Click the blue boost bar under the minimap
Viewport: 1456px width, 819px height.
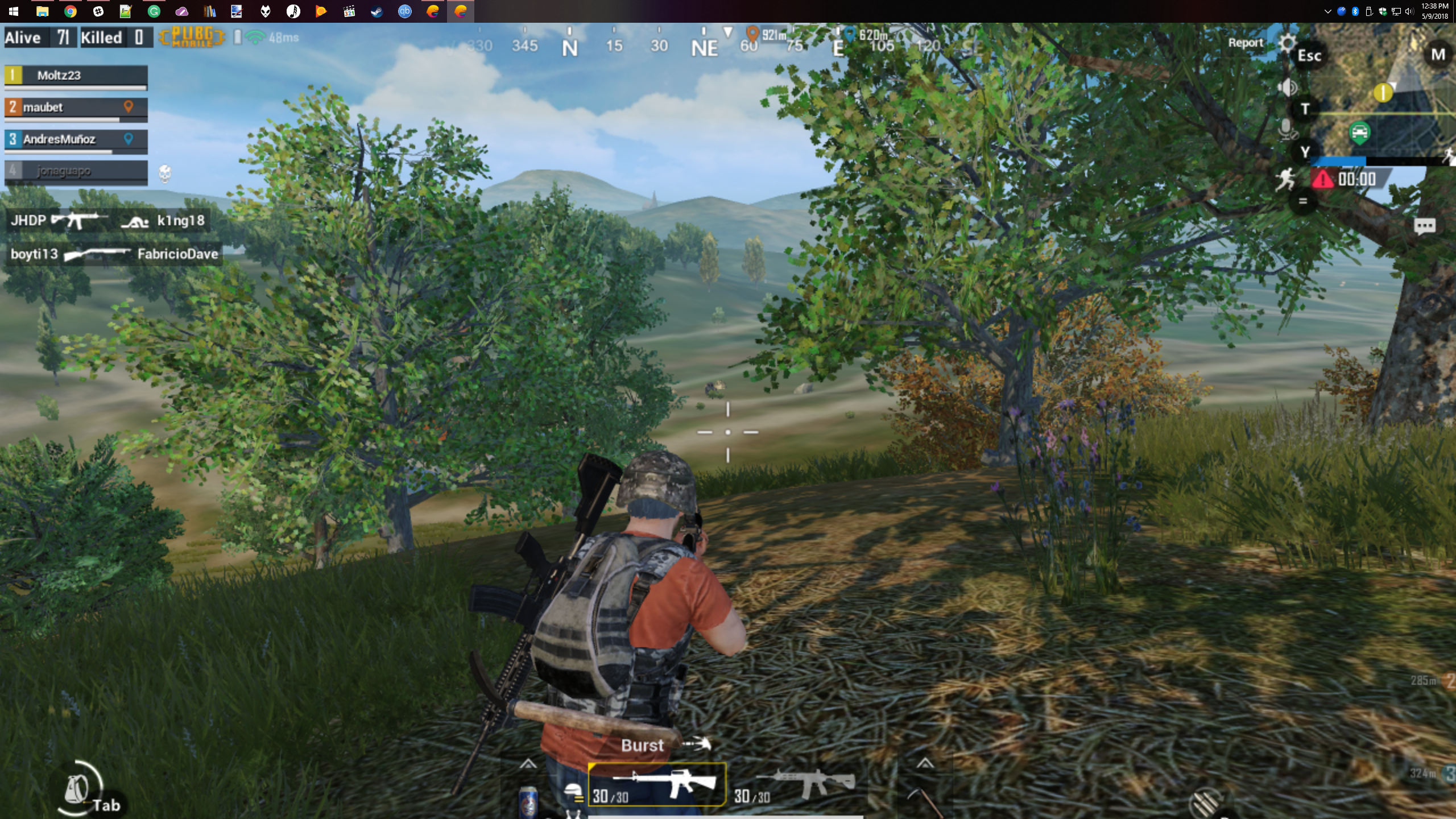coord(1339,161)
